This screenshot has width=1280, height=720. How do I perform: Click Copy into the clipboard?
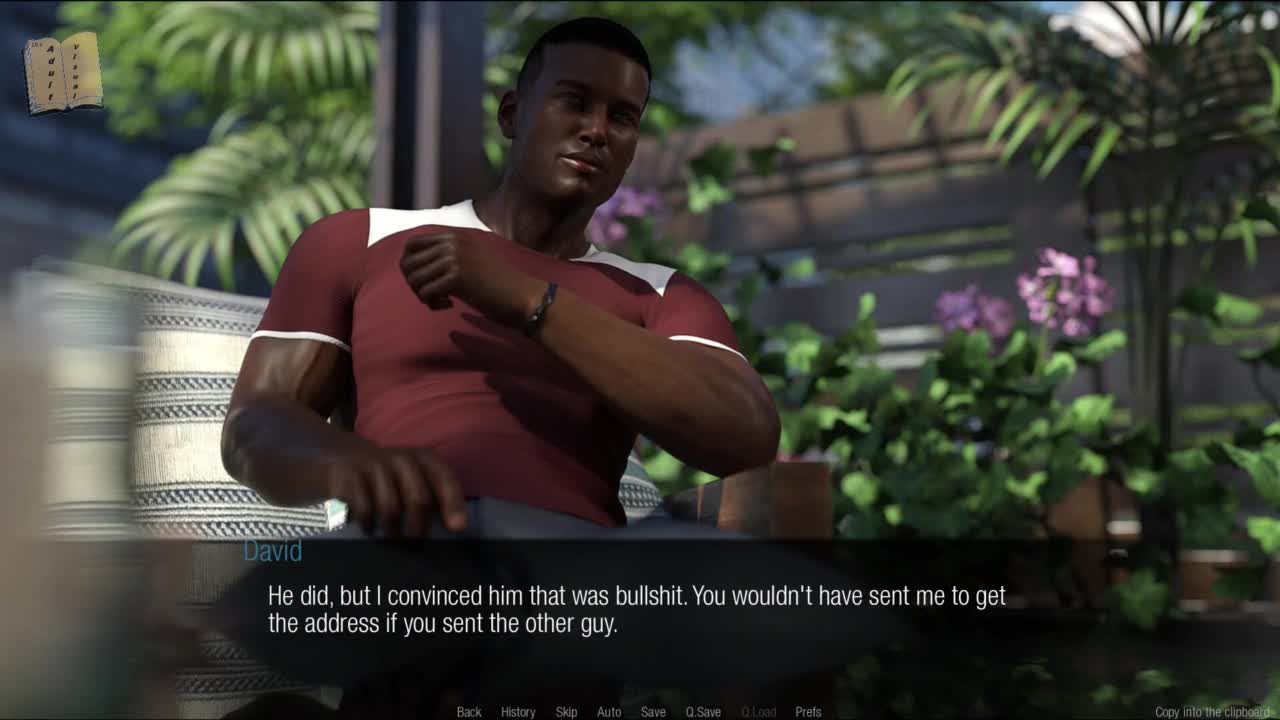coord(1212,712)
